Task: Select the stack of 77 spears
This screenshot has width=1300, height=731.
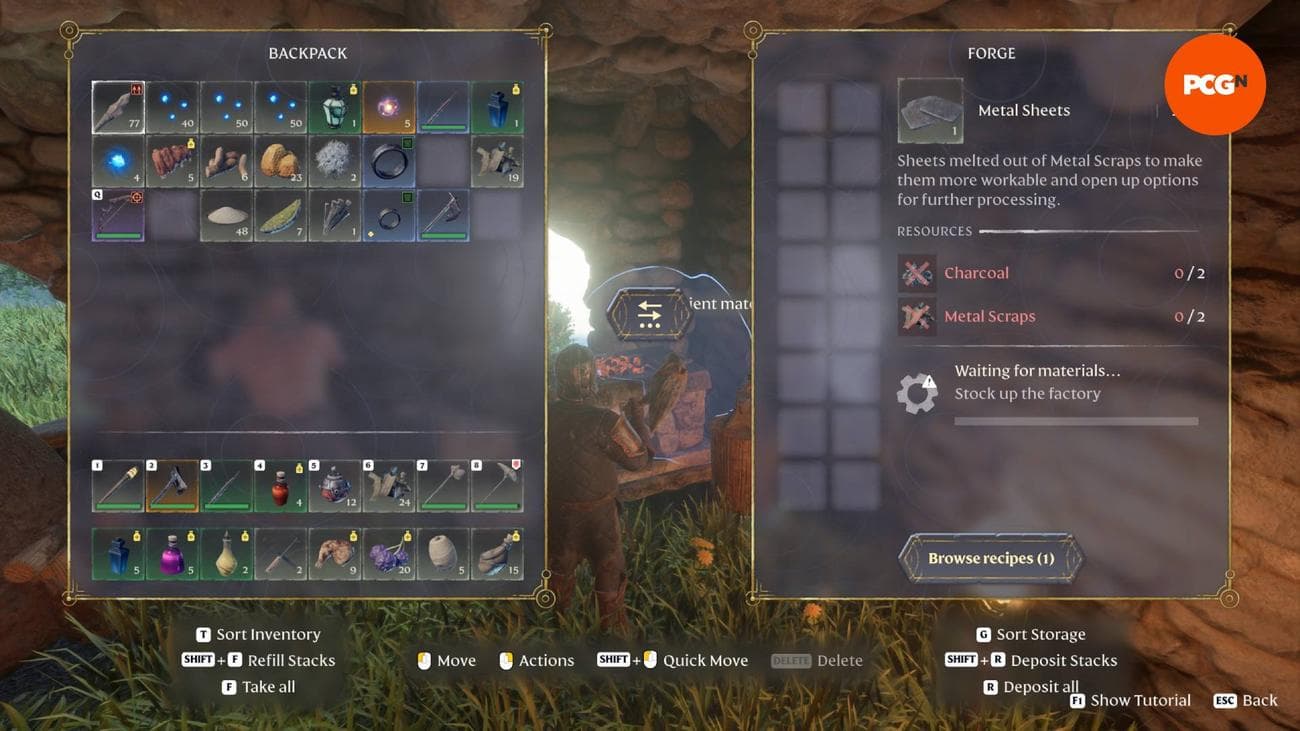Action: coord(118,105)
